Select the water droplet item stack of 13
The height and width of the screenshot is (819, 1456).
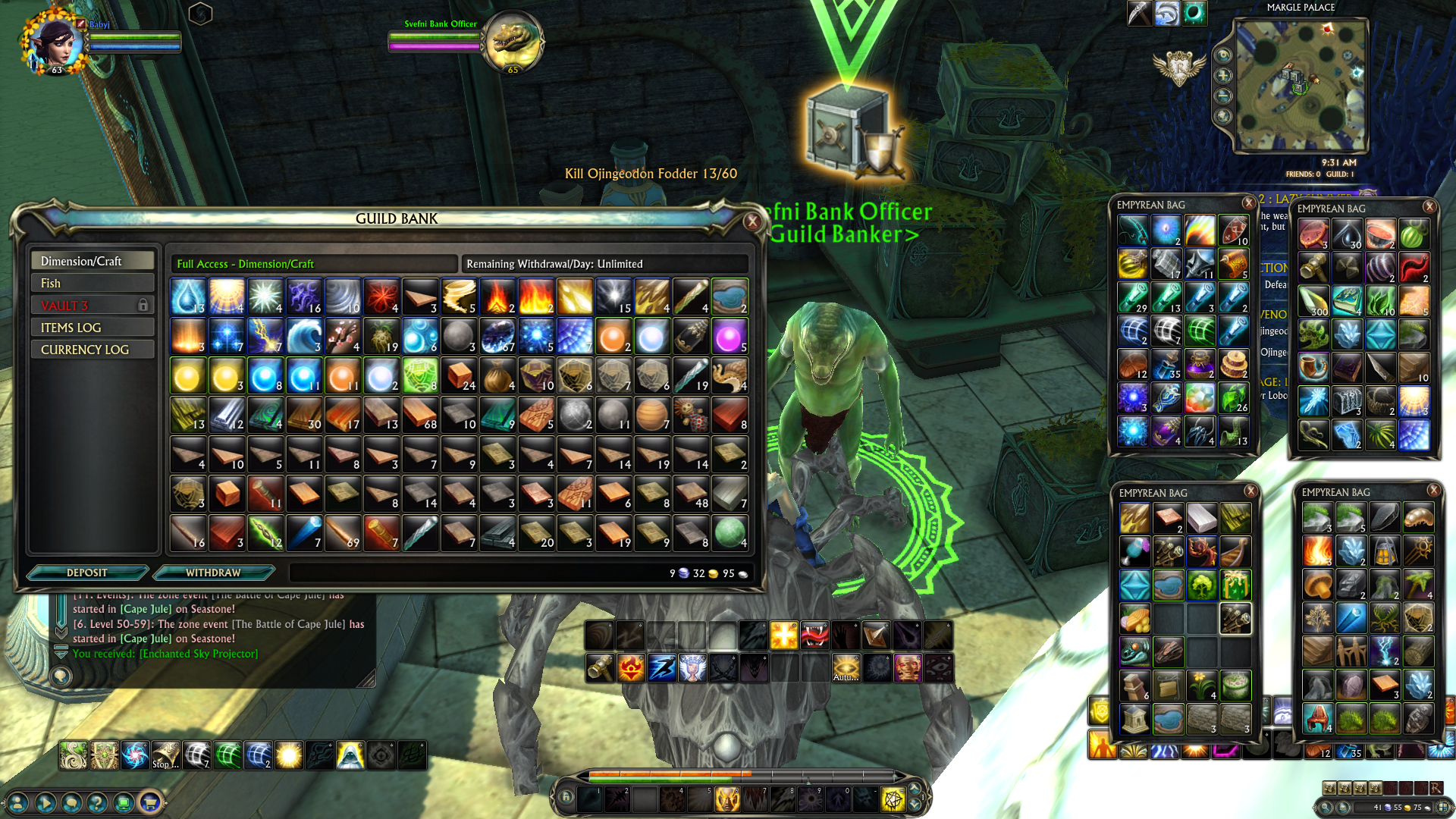(188, 297)
